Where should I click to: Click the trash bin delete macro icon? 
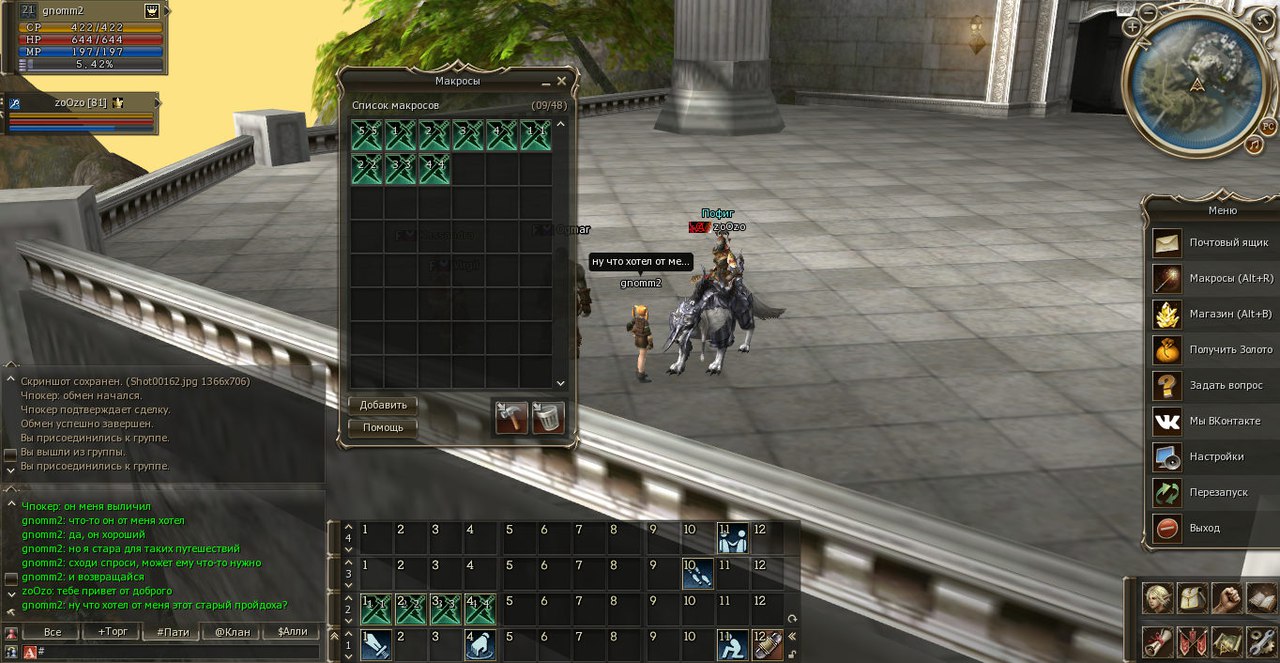547,417
